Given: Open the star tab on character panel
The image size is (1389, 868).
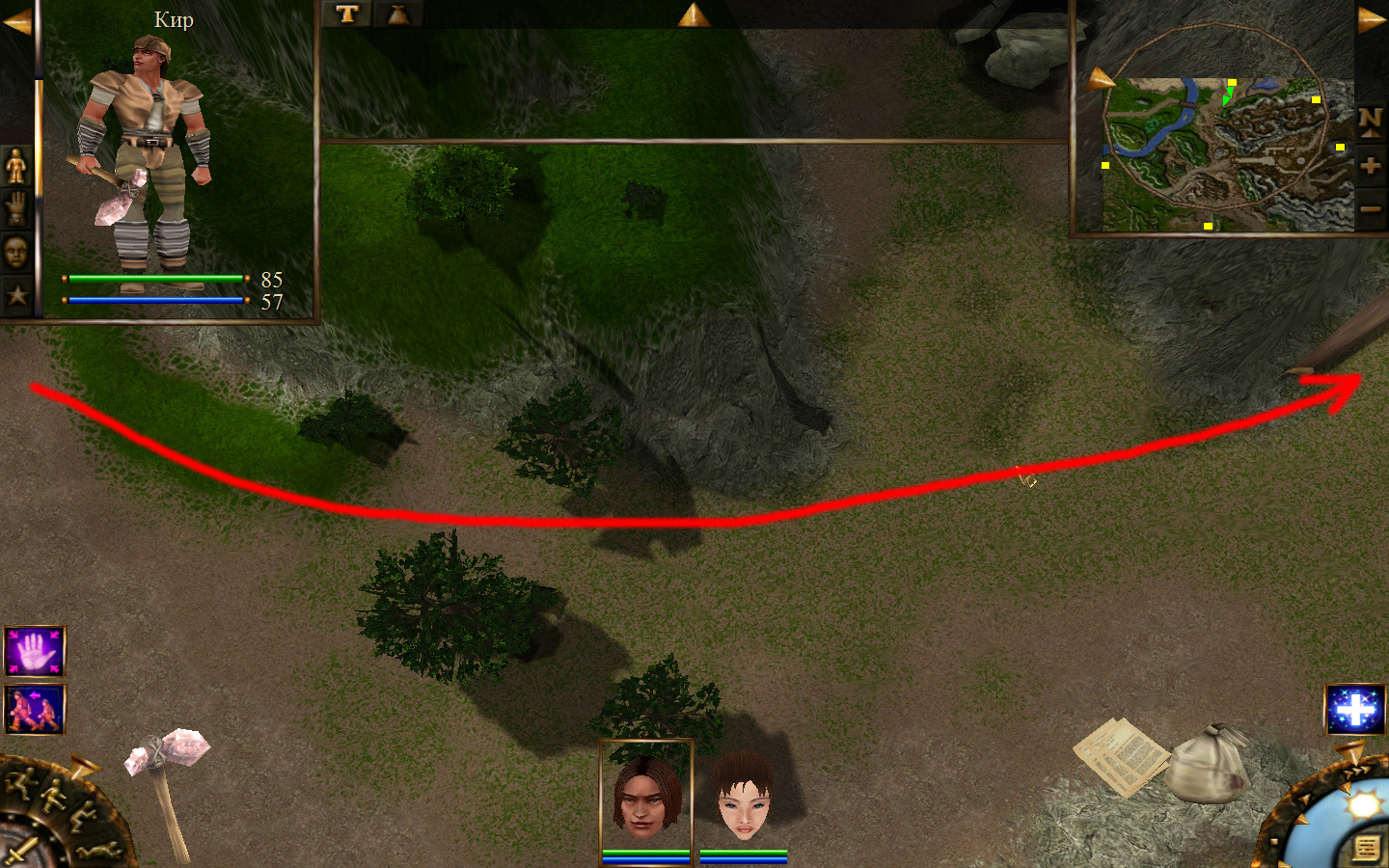Looking at the screenshot, I should (16, 295).
